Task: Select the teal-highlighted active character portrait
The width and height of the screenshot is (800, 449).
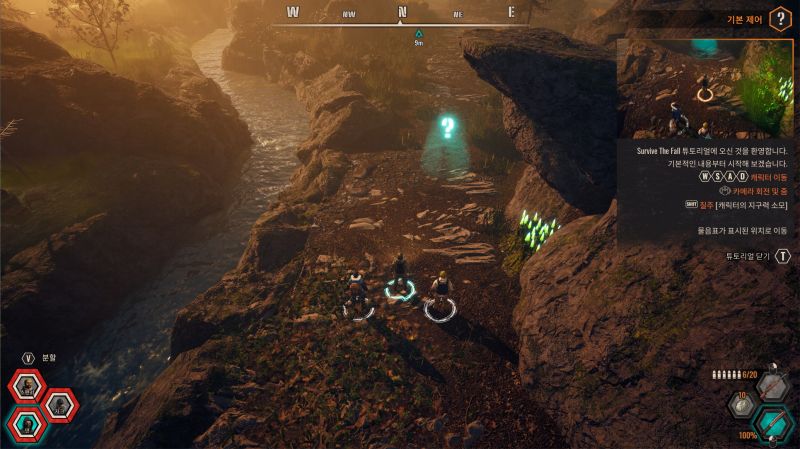Action: pyautogui.click(x=26, y=423)
